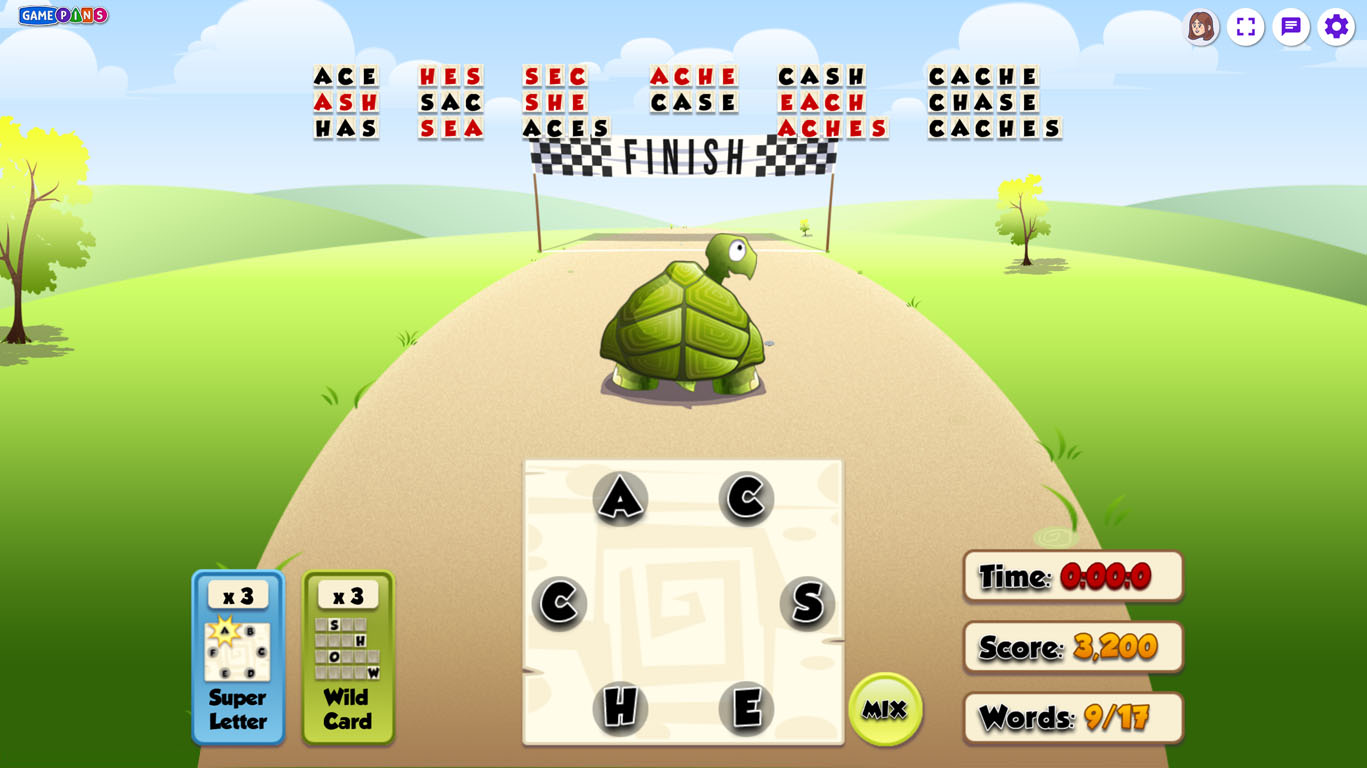
Task: Open the player avatar profile
Action: (x=1201, y=27)
